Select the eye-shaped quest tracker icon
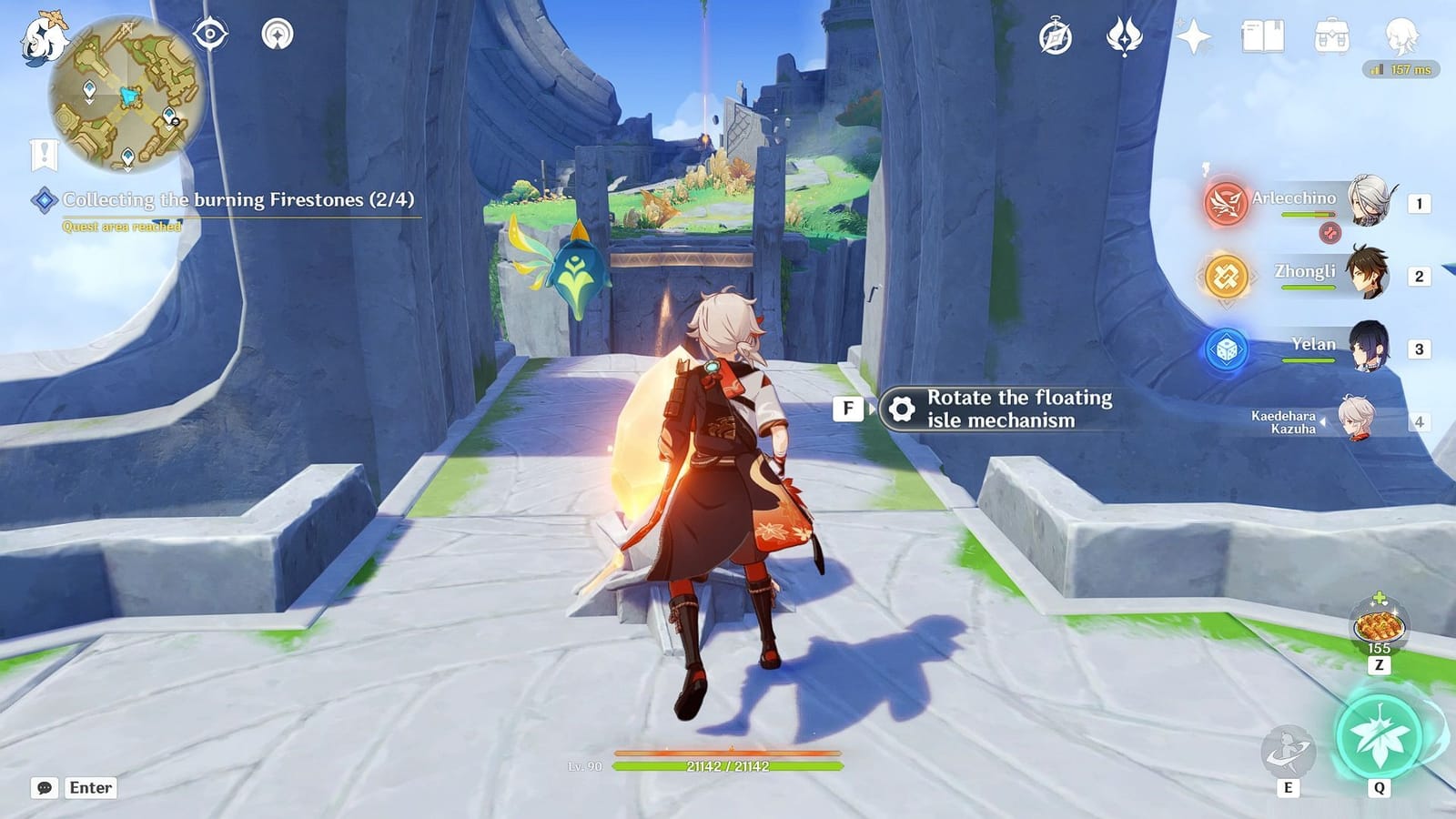Screen dimensions: 1456x819 [211, 35]
